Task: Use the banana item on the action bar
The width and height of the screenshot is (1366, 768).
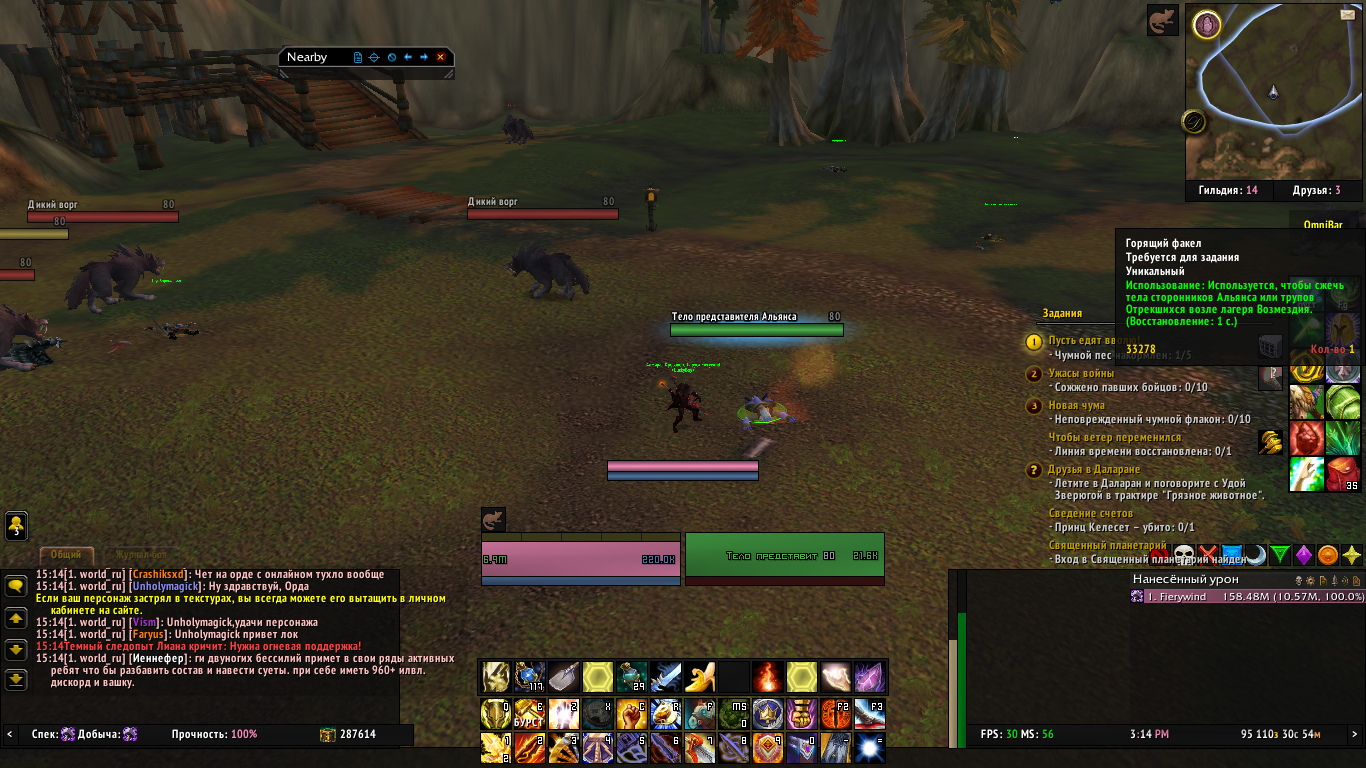Action: (x=700, y=677)
